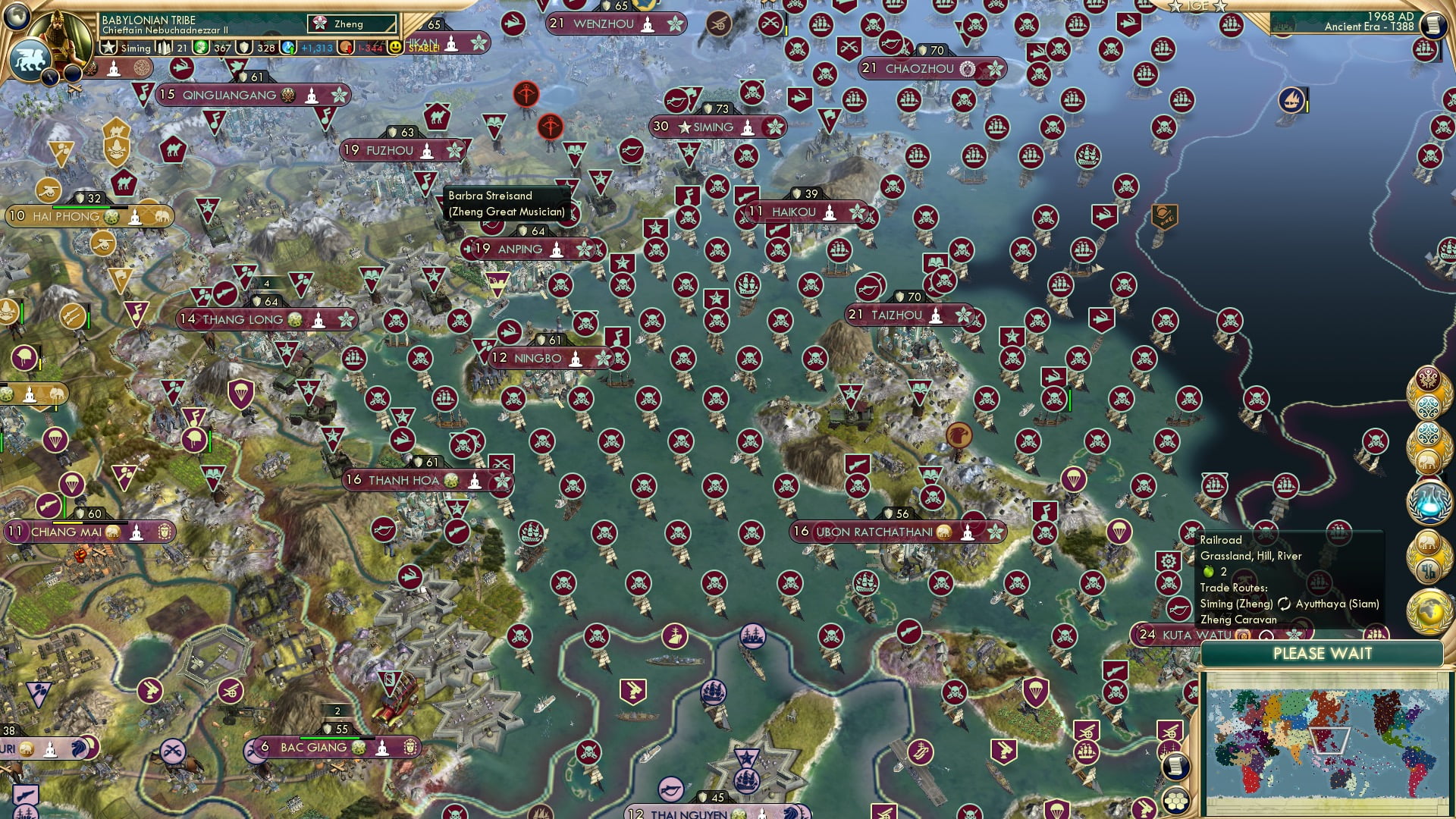Image resolution: width=1456 pixels, height=819 pixels.
Task: Open the game menu scroll icon top right
Action: pos(1432,25)
